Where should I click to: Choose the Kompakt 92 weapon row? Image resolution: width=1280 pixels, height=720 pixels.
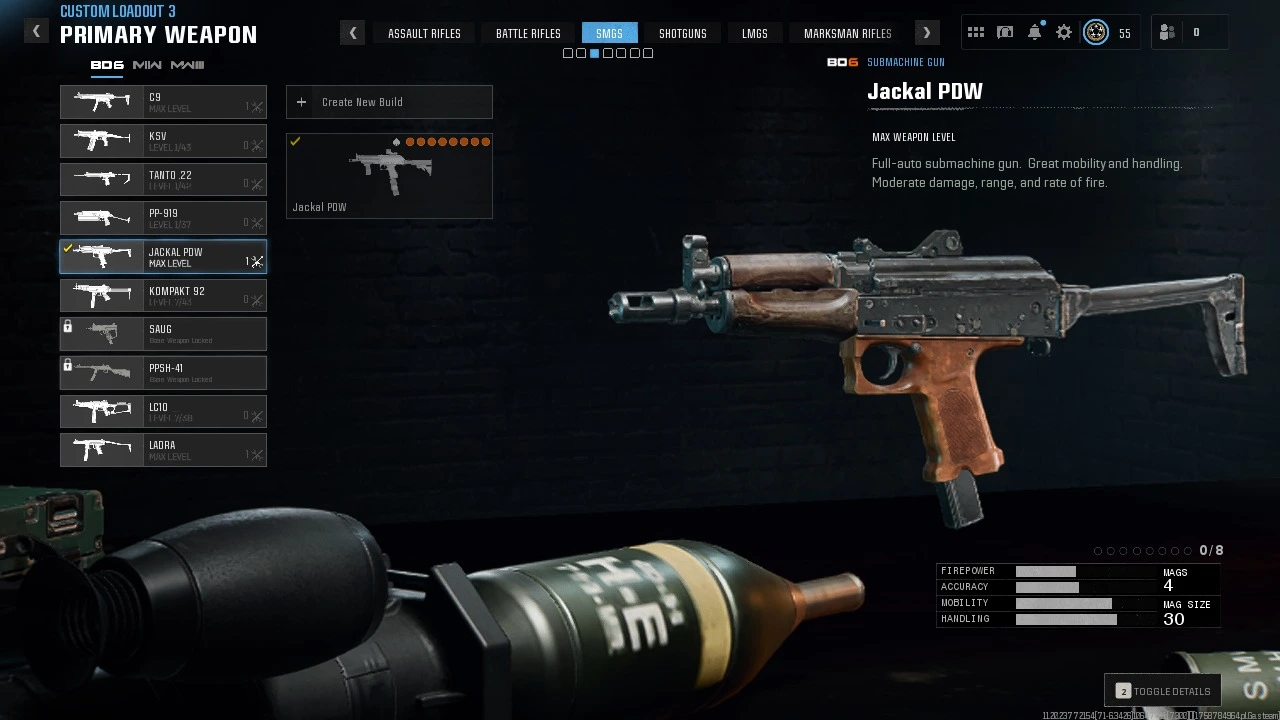tap(163, 296)
